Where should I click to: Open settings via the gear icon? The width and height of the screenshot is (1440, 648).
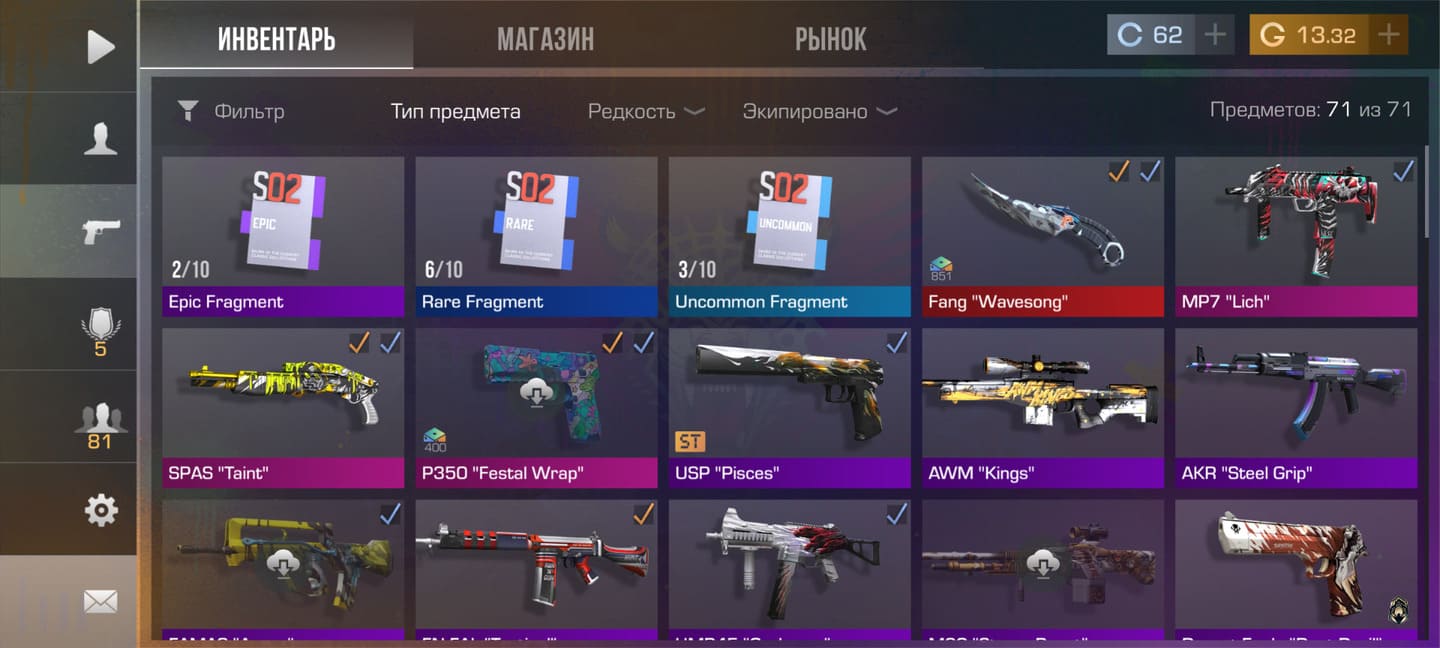point(100,511)
